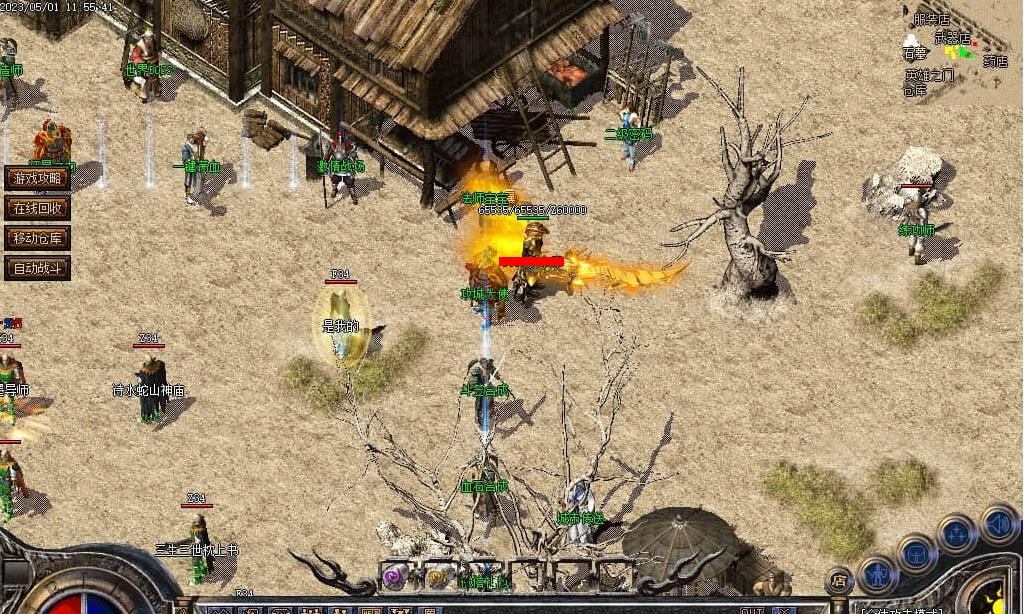
Task: Open the 店 shop round button
Action: coord(839,581)
